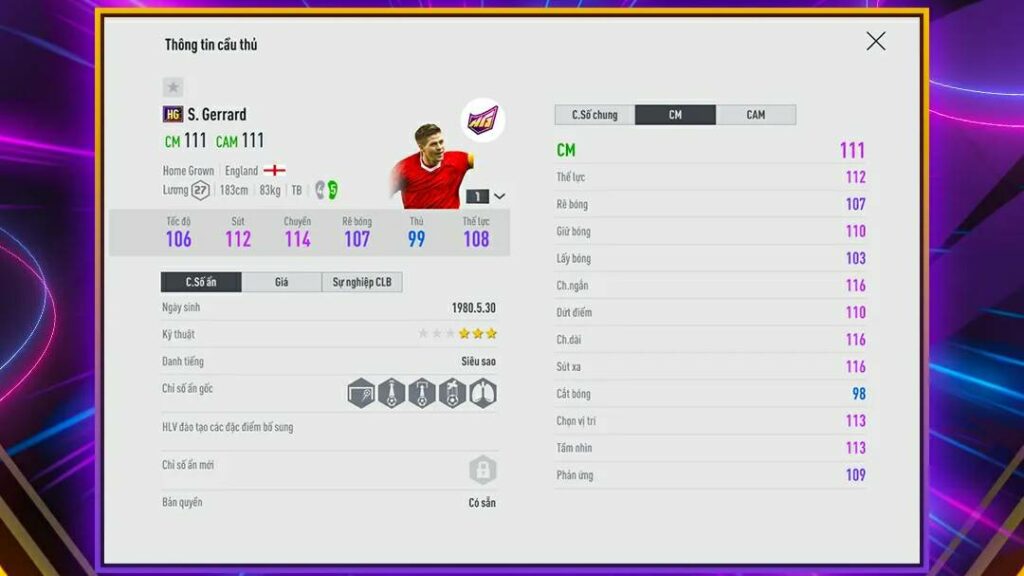The height and width of the screenshot is (576, 1024).
Task: Click the HG season badge on player portrait
Action: coord(482,120)
